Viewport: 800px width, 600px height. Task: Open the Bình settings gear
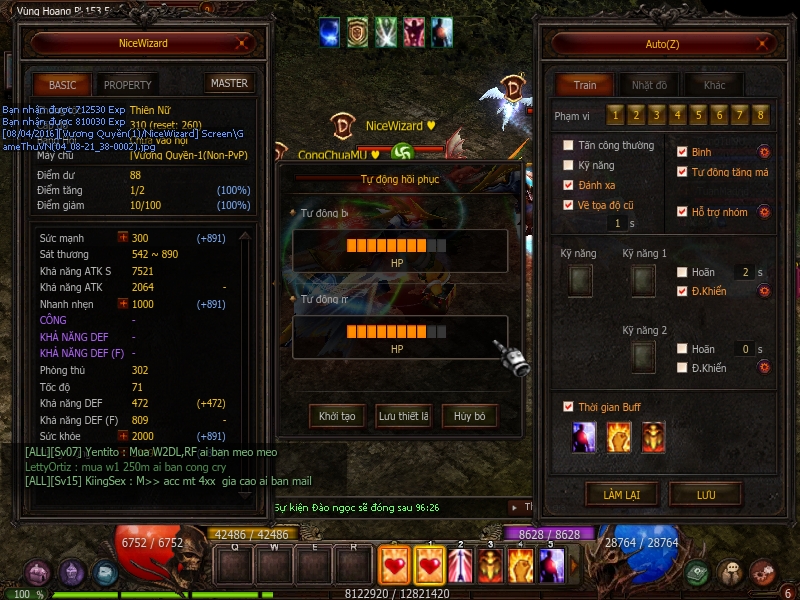tap(763, 152)
